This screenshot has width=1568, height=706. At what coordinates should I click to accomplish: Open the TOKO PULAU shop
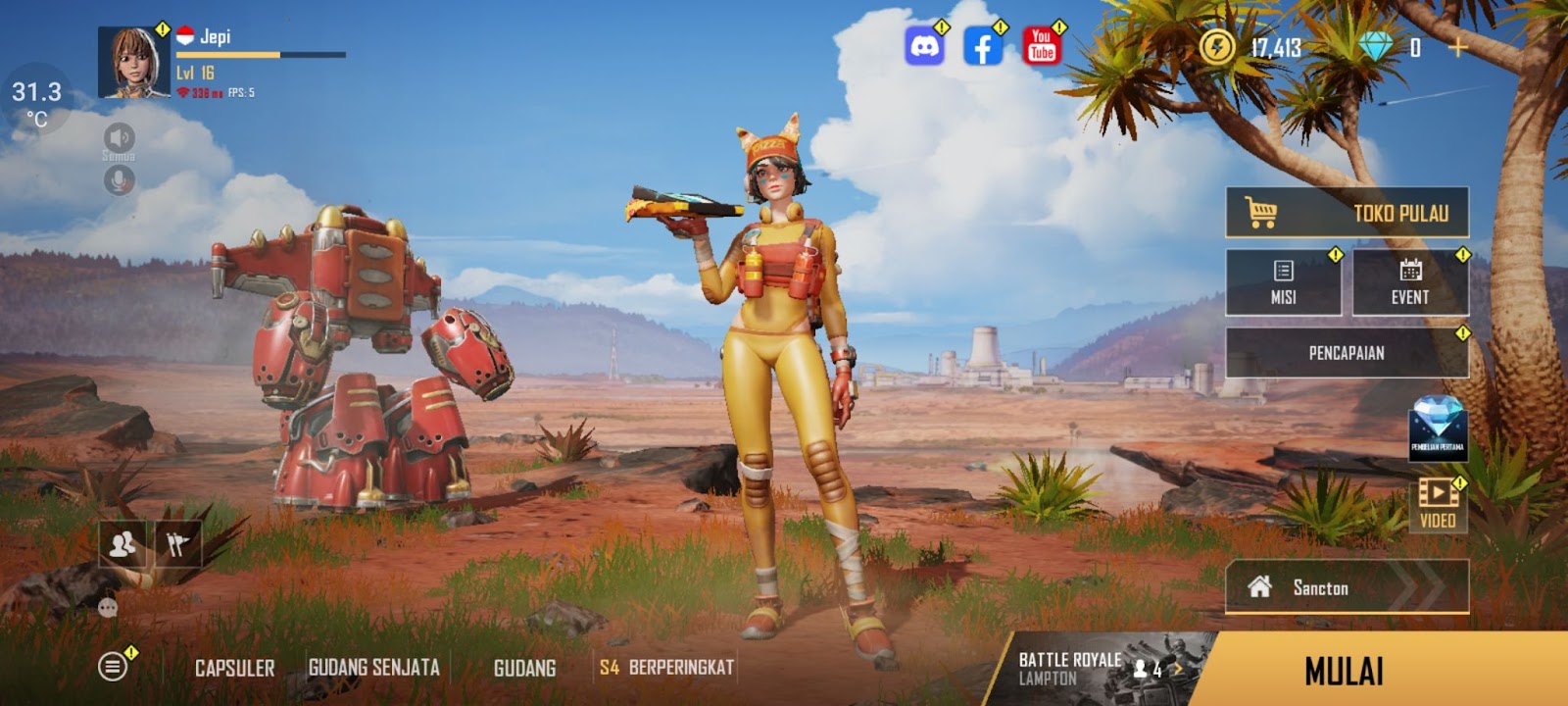coord(1347,212)
